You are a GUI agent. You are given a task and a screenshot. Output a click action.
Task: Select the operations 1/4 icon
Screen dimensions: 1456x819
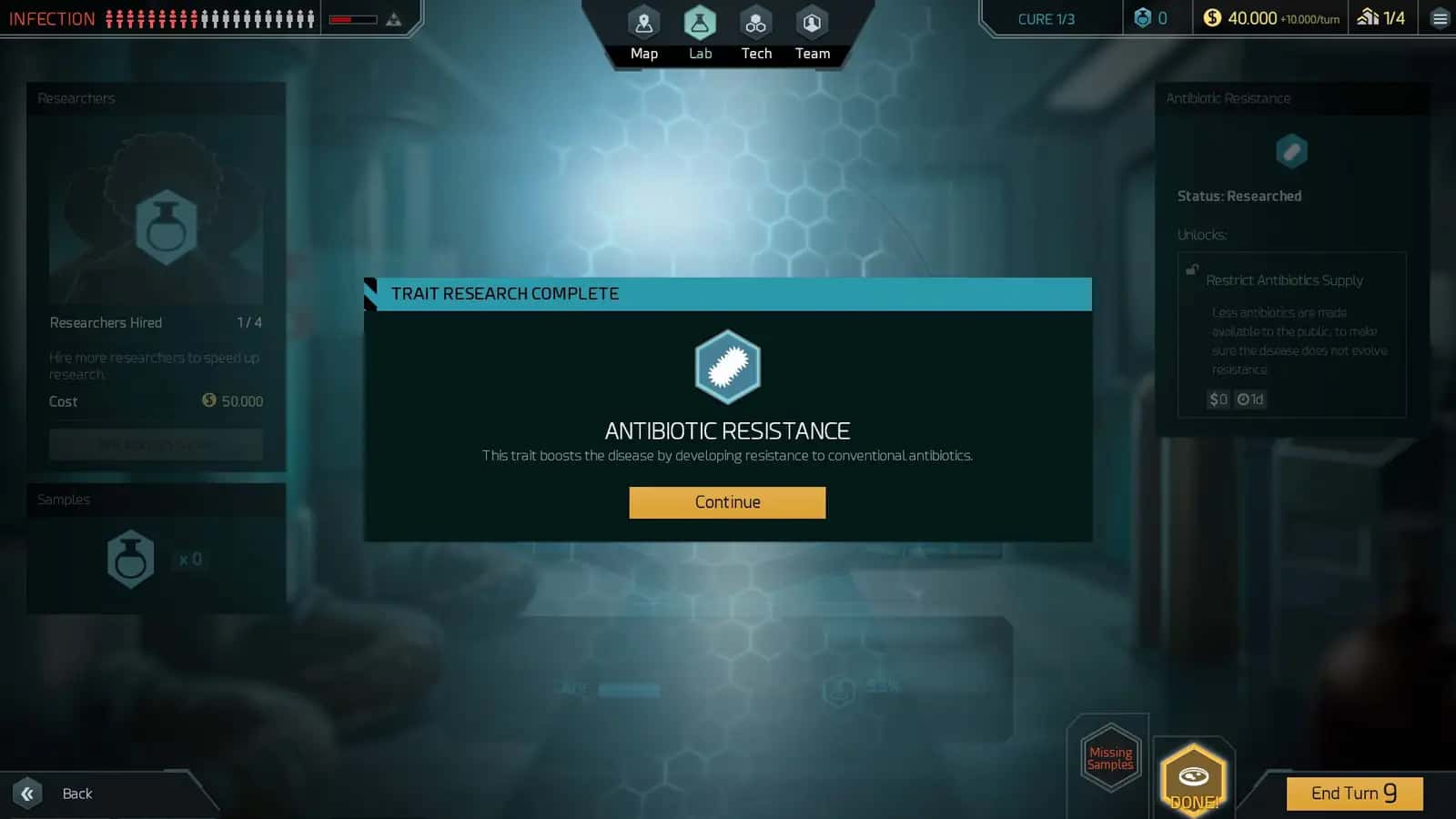(1377, 17)
